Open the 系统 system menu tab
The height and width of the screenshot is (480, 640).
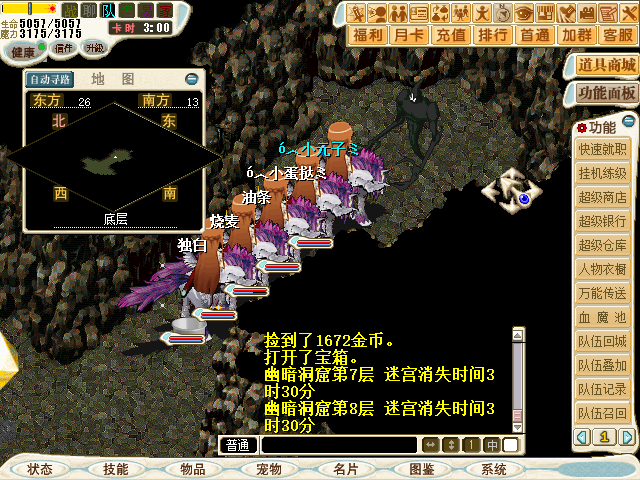[493, 469]
